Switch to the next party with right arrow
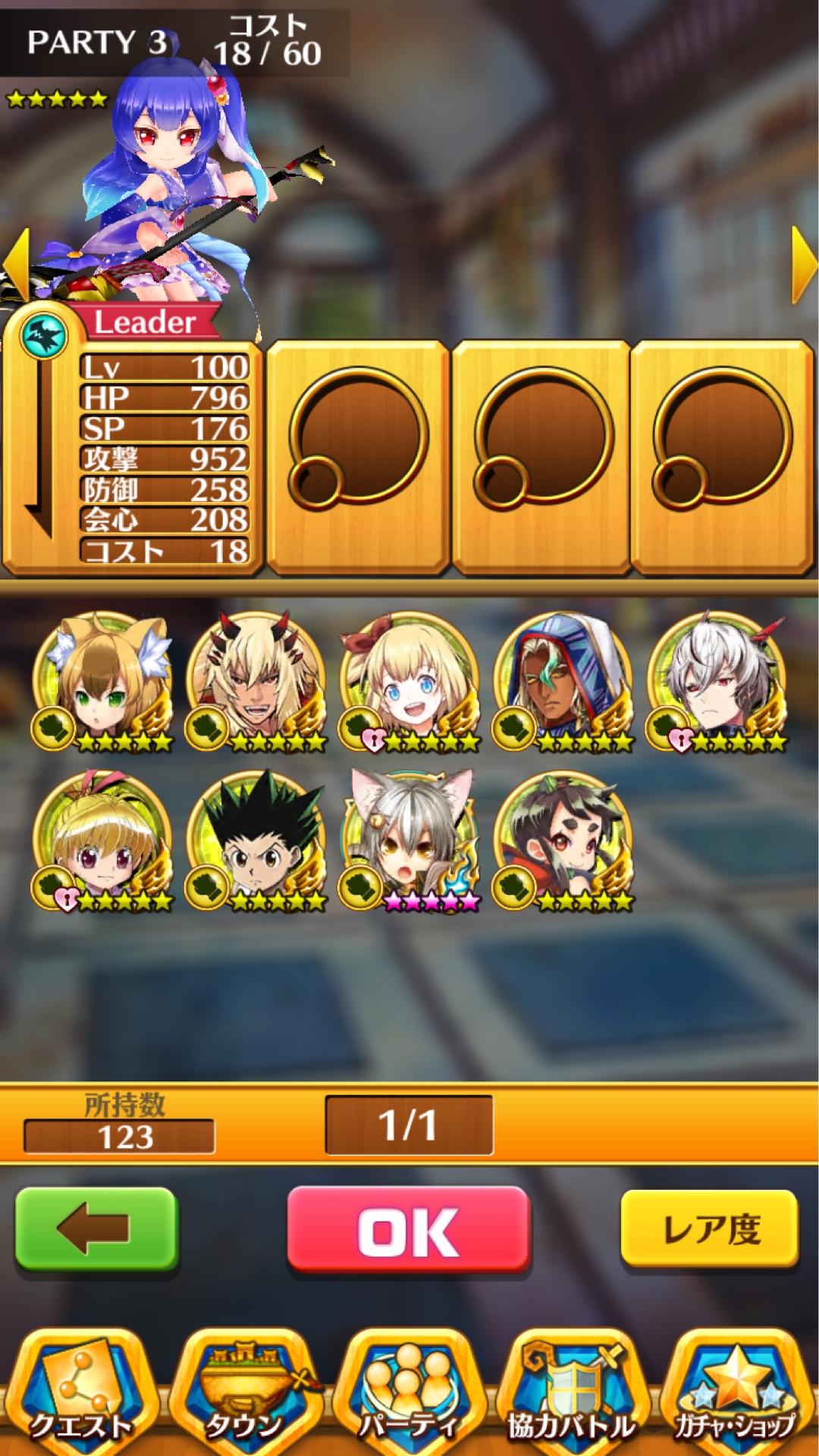Screen dimensions: 819x1456 pyautogui.click(x=804, y=265)
